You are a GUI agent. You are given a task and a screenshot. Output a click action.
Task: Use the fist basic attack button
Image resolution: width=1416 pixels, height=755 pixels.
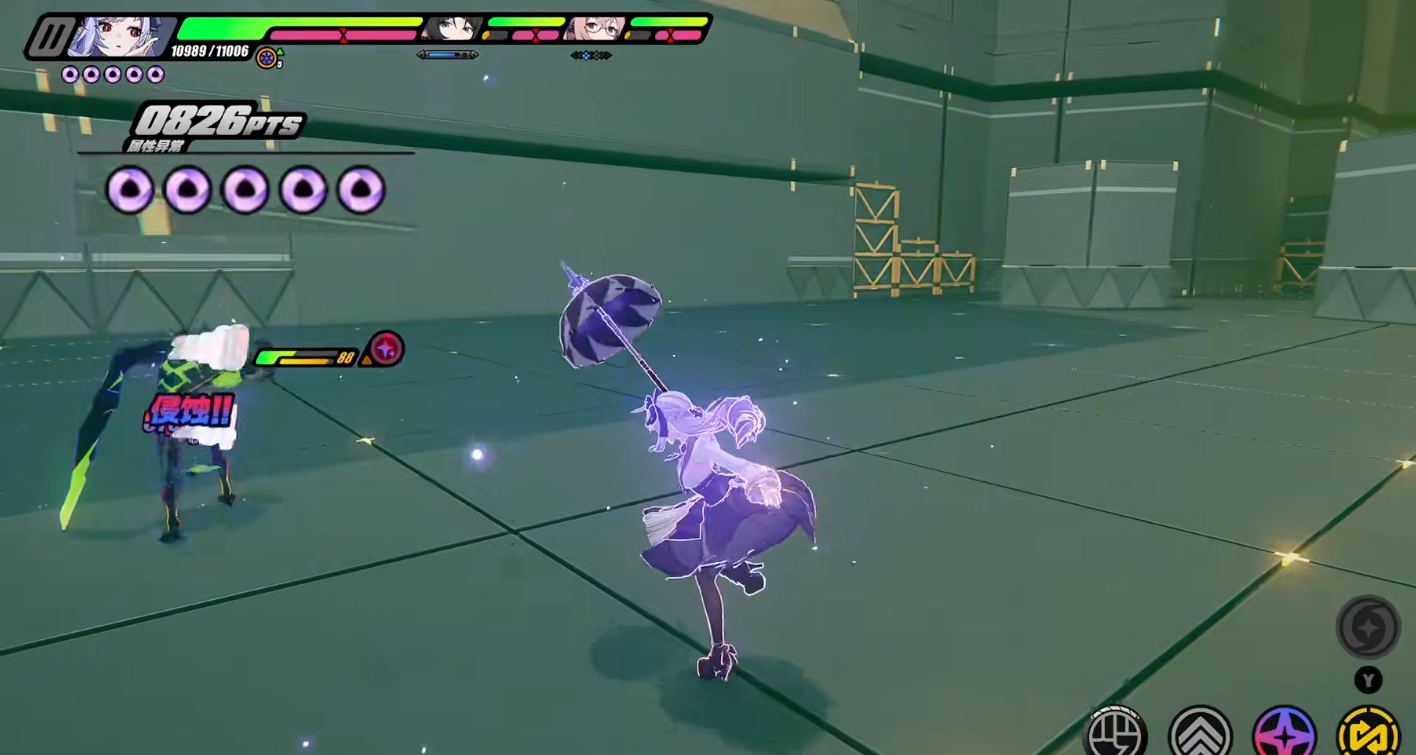click(x=1116, y=732)
